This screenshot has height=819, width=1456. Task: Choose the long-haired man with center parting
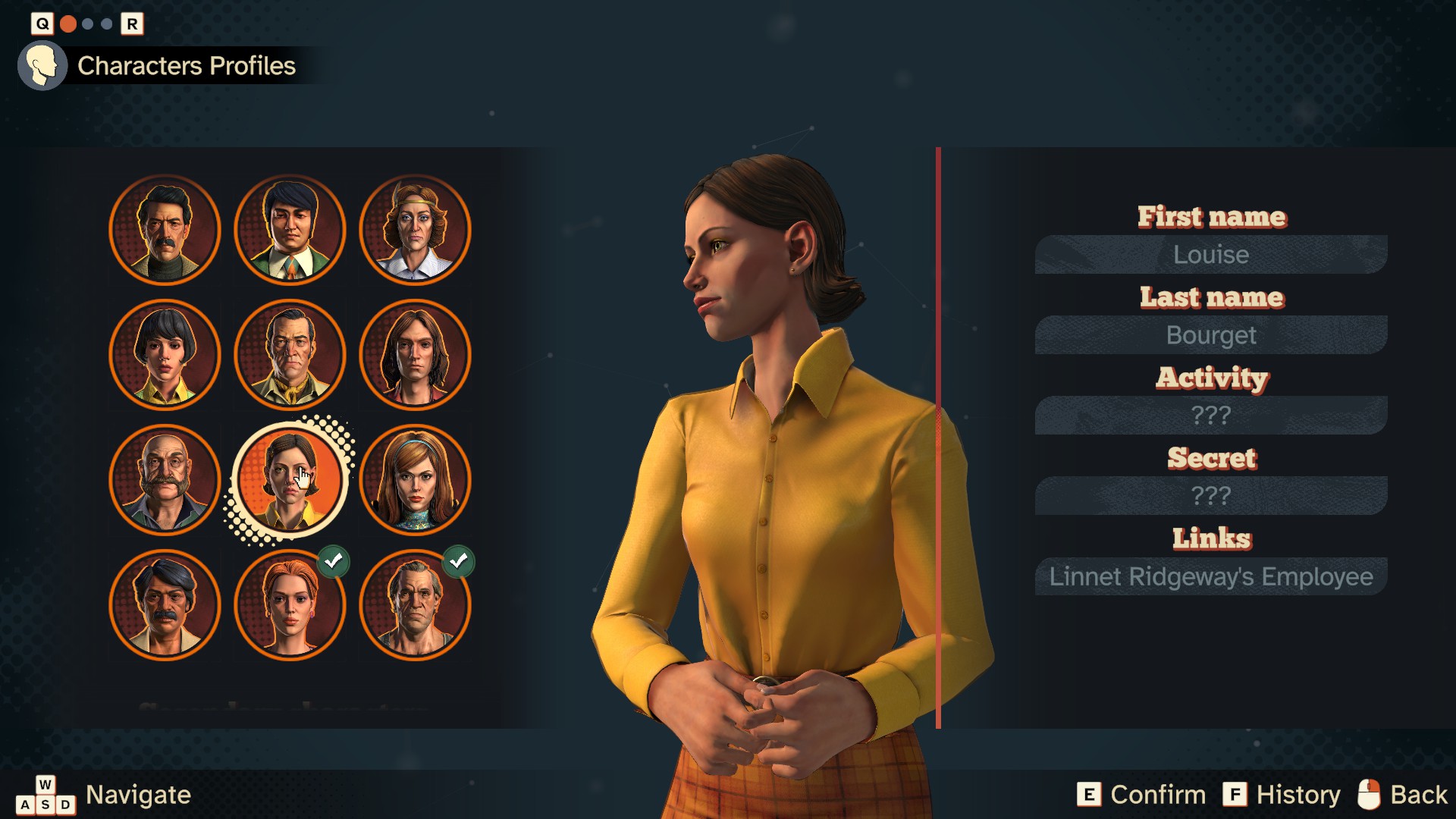(415, 355)
